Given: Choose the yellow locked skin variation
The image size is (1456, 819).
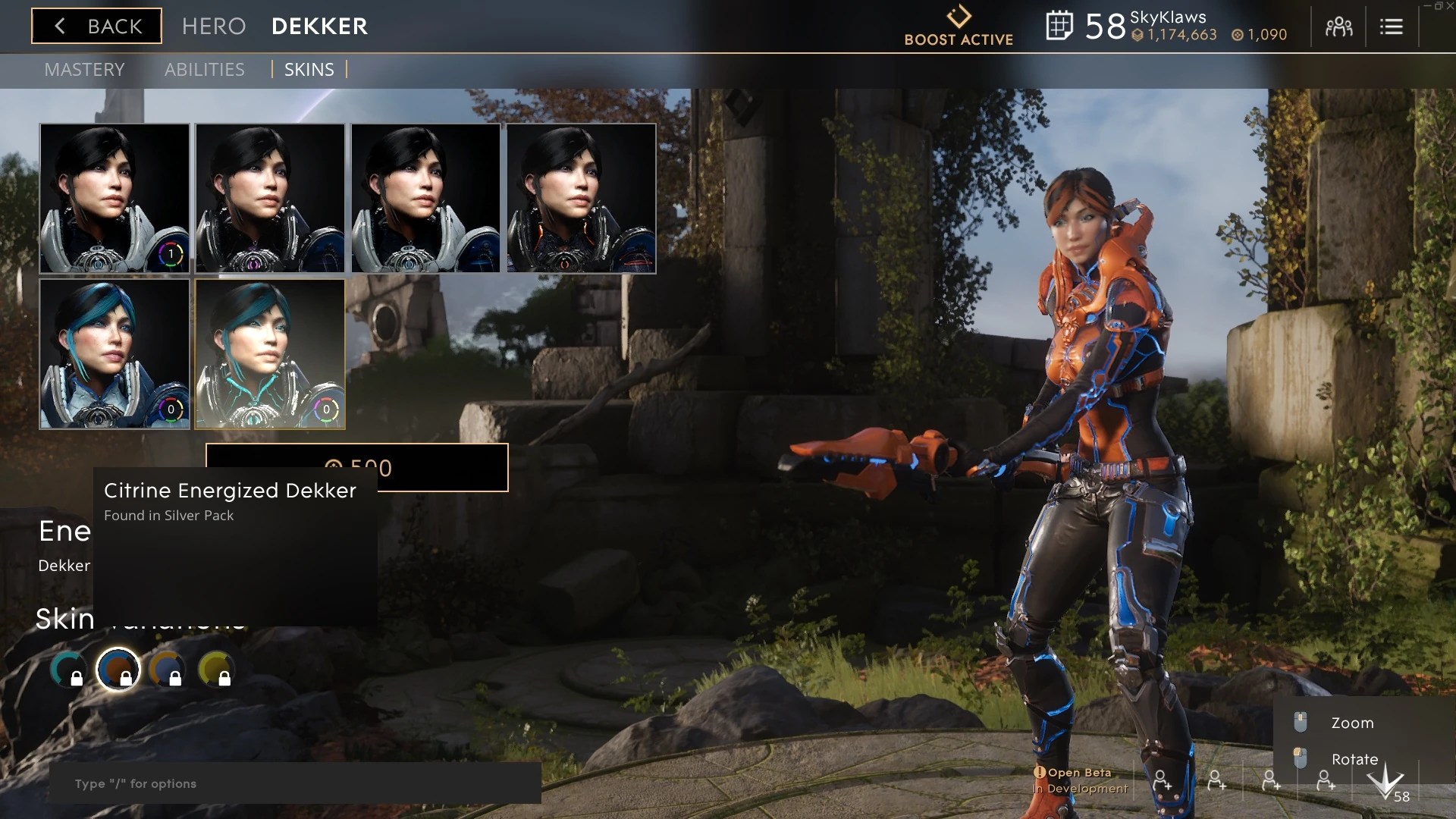Looking at the screenshot, I should click(x=215, y=669).
